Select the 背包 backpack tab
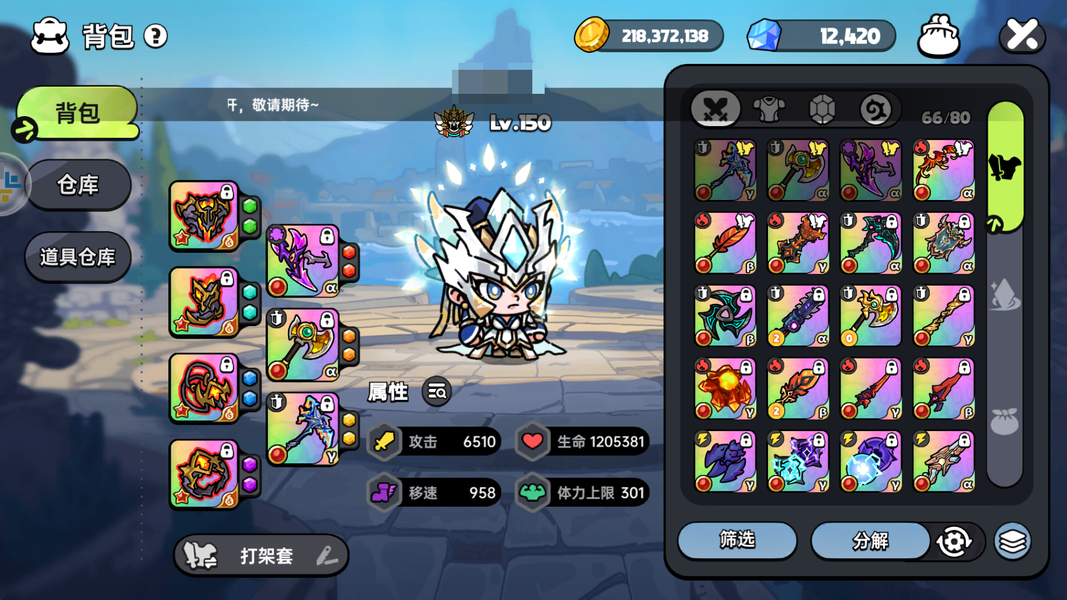Viewport: 1067px width, 600px height. 78,112
